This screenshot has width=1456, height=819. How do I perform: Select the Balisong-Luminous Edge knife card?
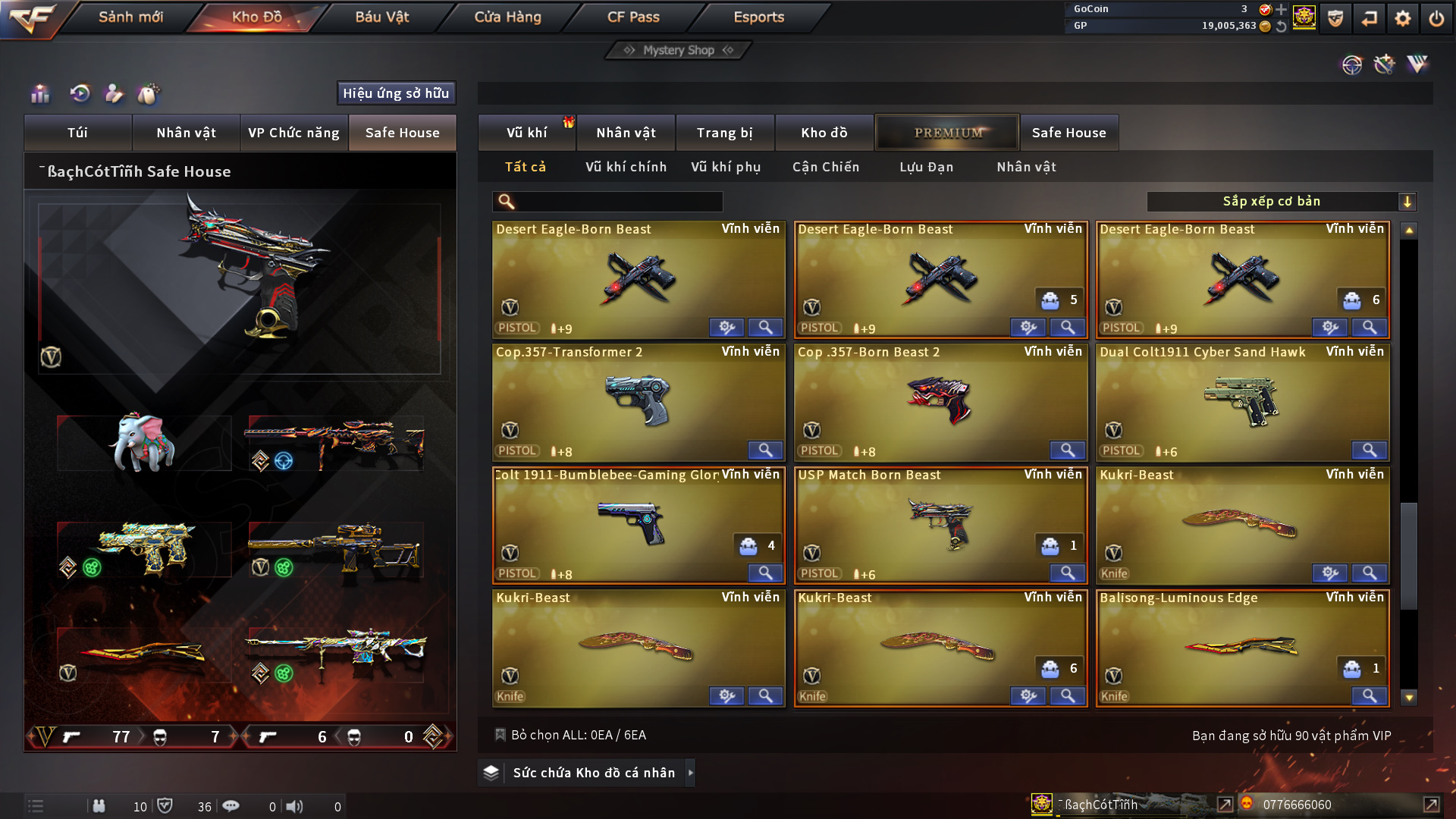(1241, 648)
